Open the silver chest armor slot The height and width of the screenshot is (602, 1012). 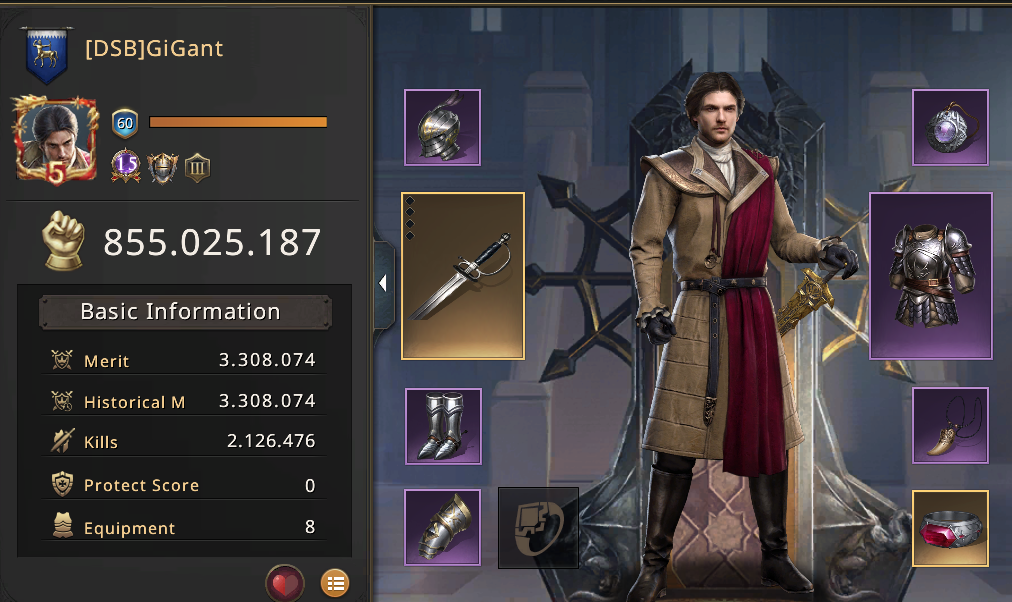click(x=930, y=275)
